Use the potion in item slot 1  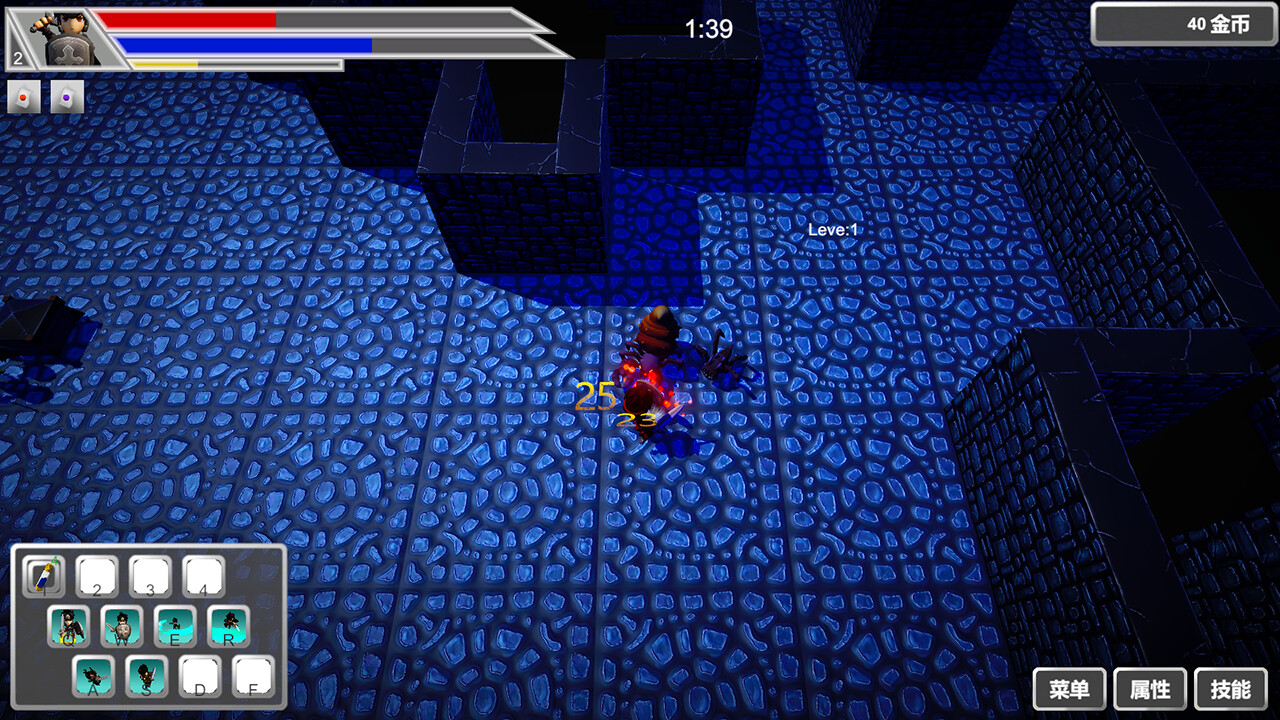(x=44, y=576)
